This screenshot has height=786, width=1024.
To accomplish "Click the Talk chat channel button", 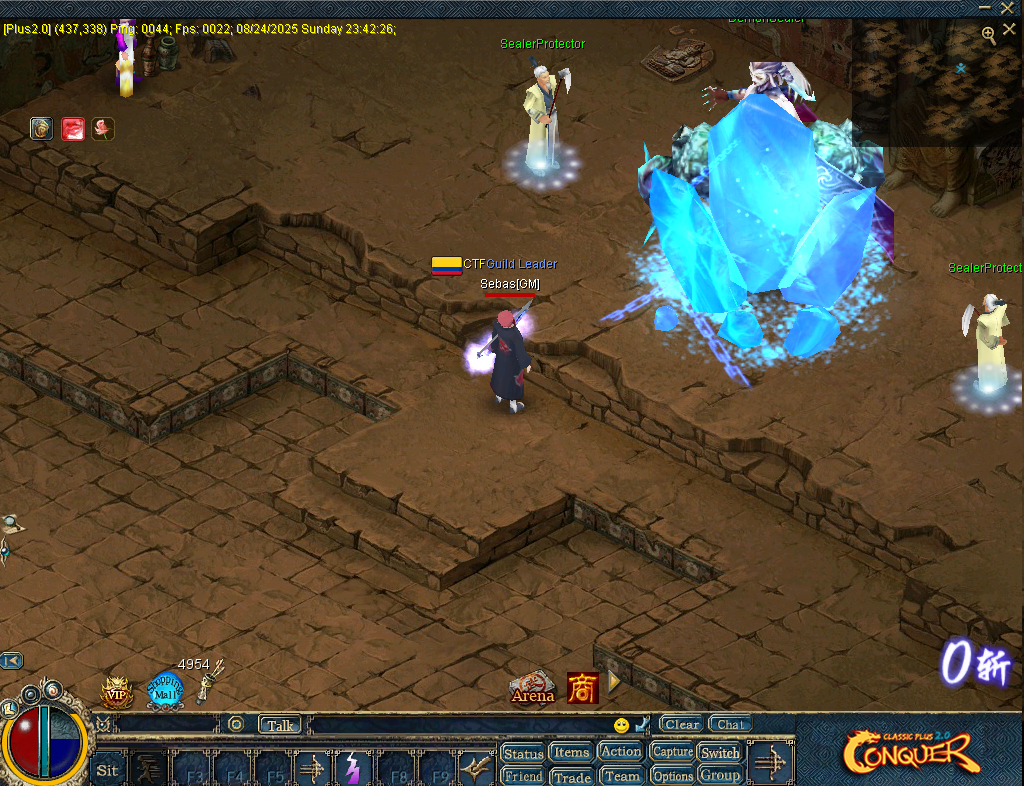I will (280, 725).
